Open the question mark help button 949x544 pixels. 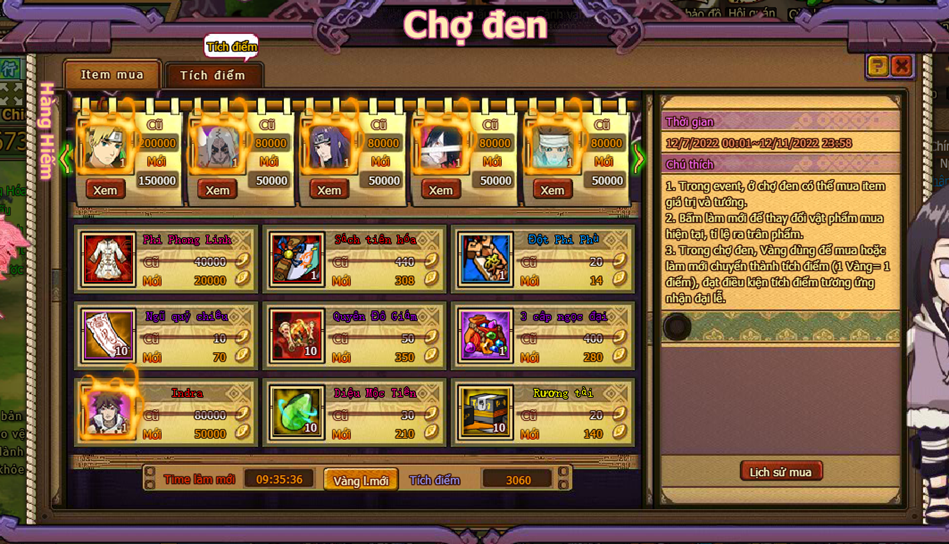coord(877,66)
